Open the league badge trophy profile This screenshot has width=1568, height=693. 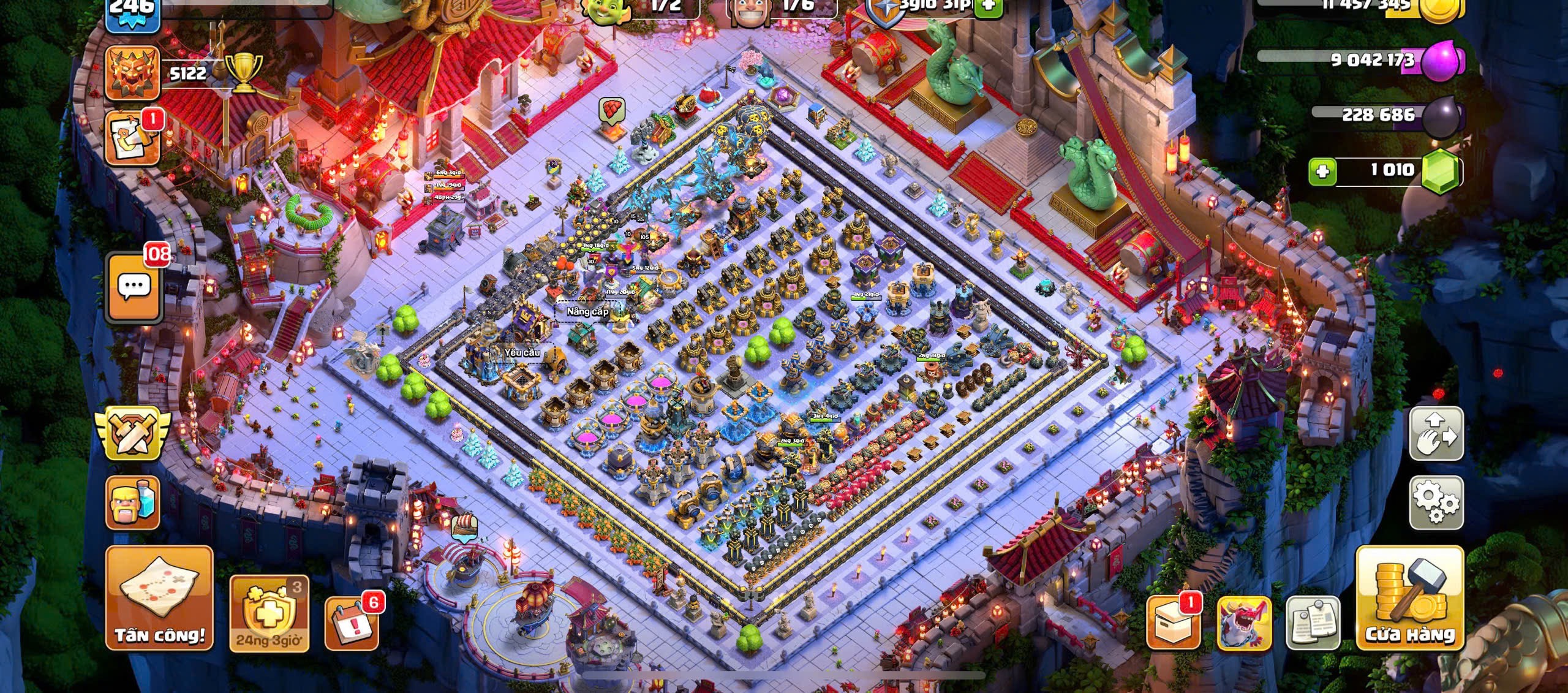pos(132,73)
